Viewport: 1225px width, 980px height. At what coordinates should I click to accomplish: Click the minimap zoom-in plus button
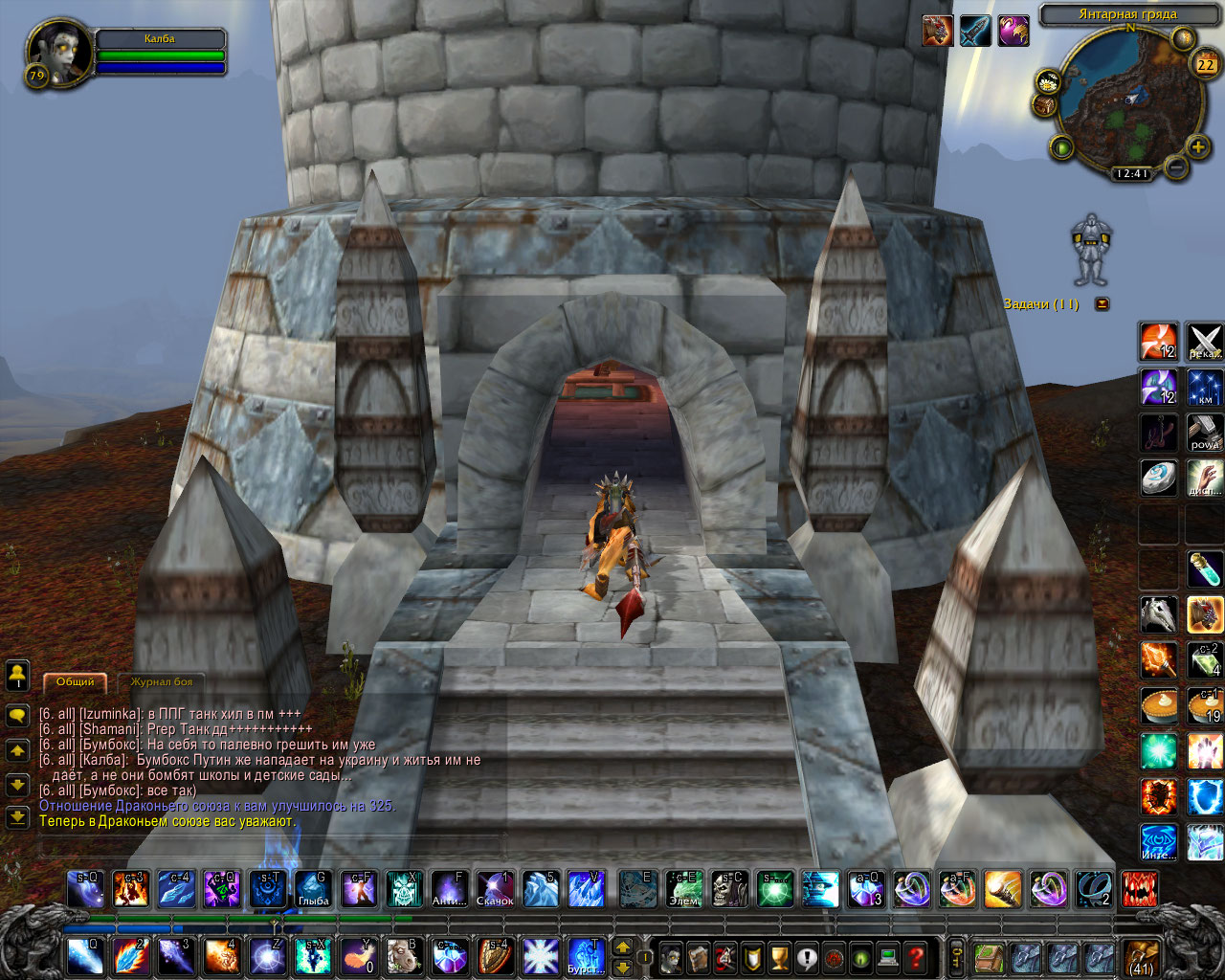tap(1197, 147)
